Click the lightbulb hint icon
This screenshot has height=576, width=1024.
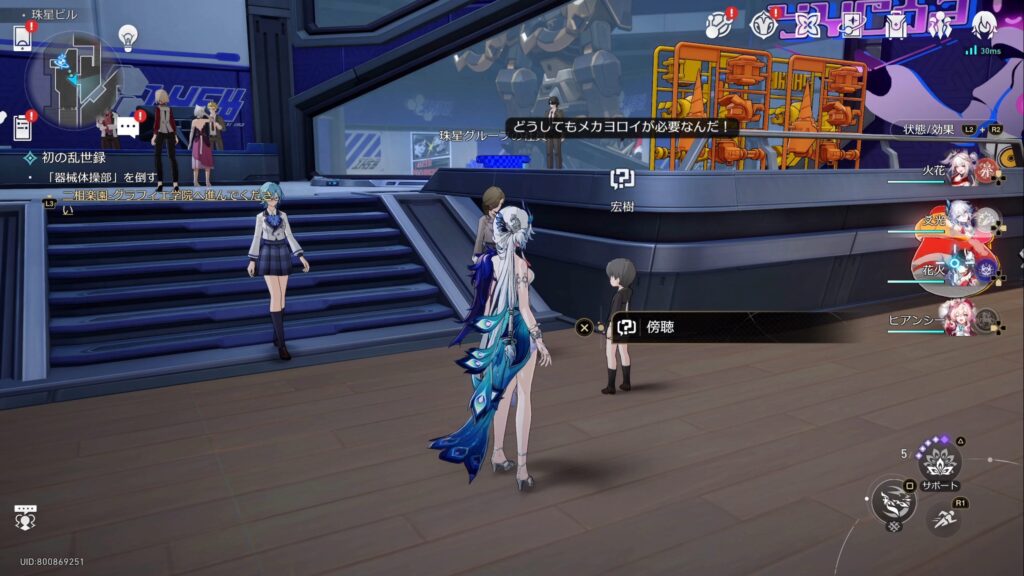pos(128,37)
